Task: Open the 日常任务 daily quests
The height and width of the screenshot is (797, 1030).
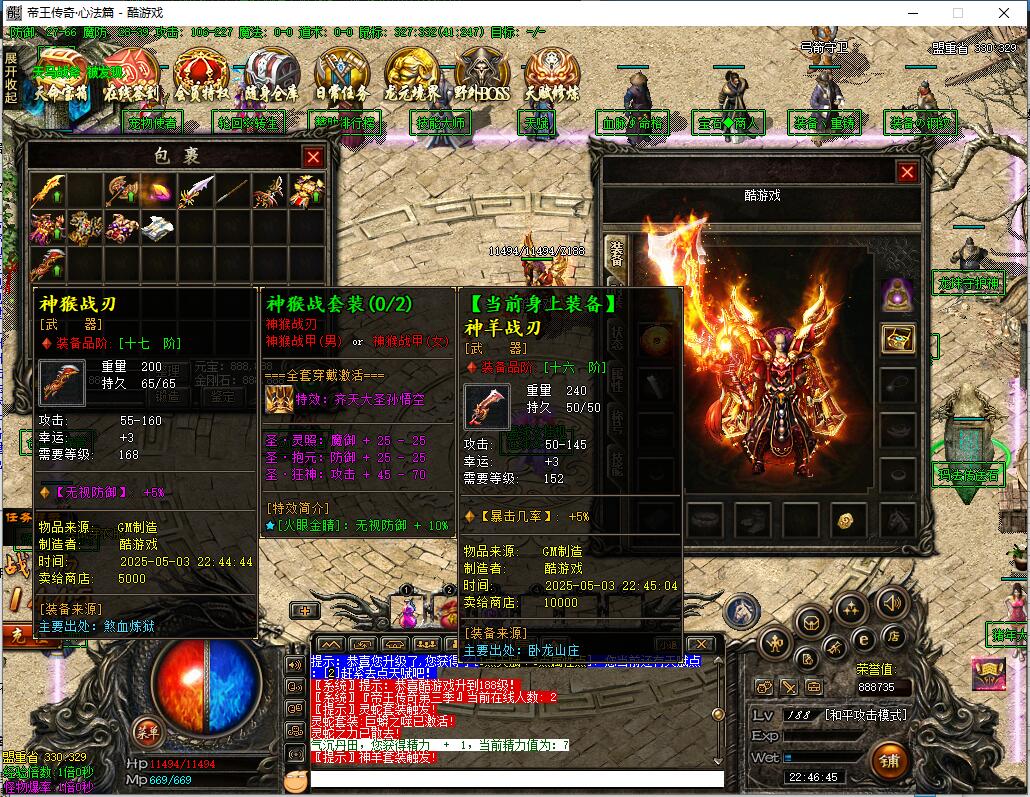Action: pyautogui.click(x=342, y=78)
